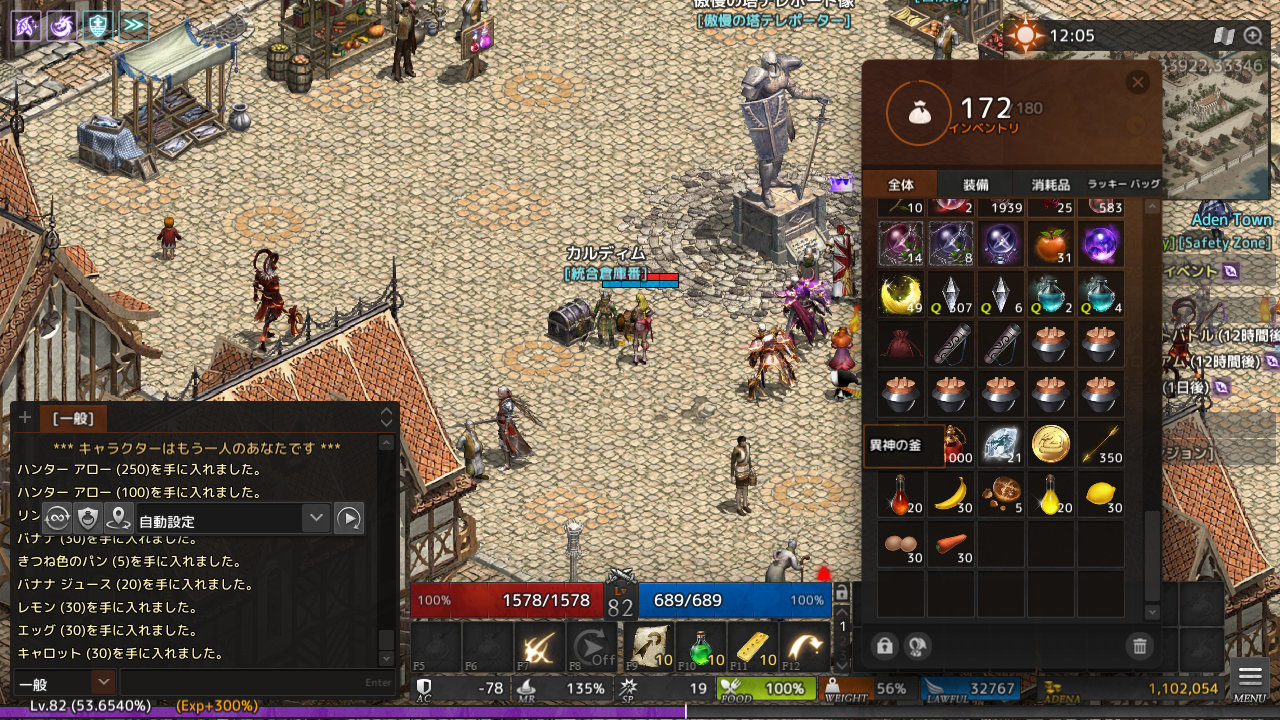Show the ラッキー バッグ tab
This screenshot has height=720, width=1280.
point(1123,185)
